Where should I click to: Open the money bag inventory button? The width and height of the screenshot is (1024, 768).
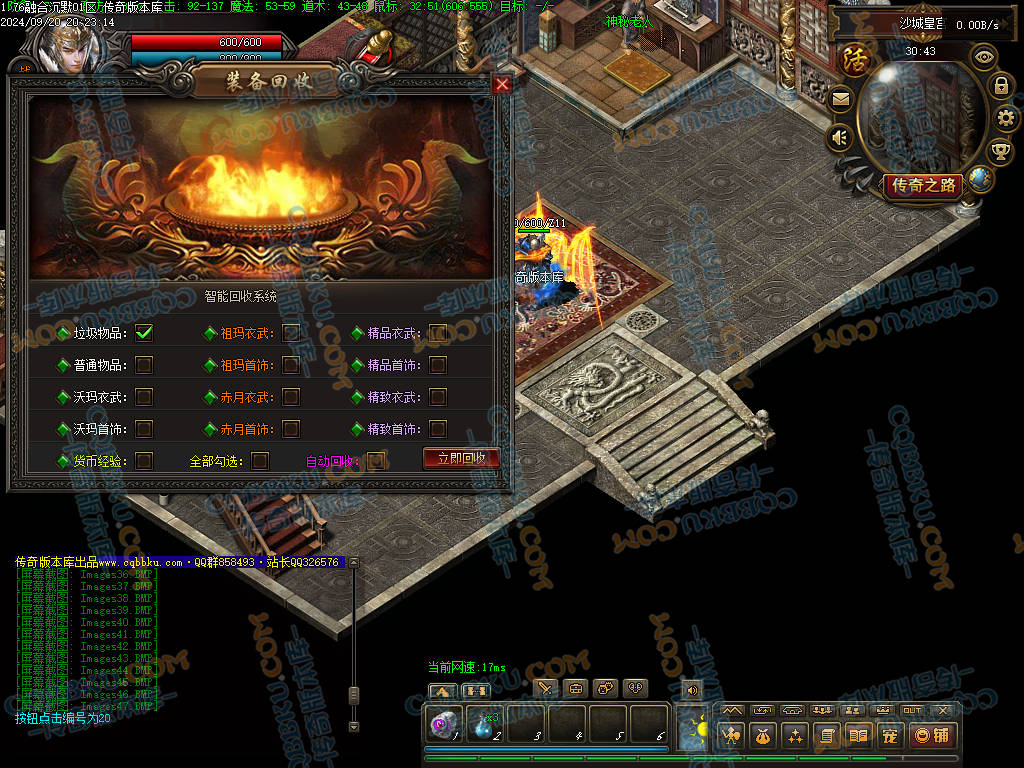pos(763,736)
